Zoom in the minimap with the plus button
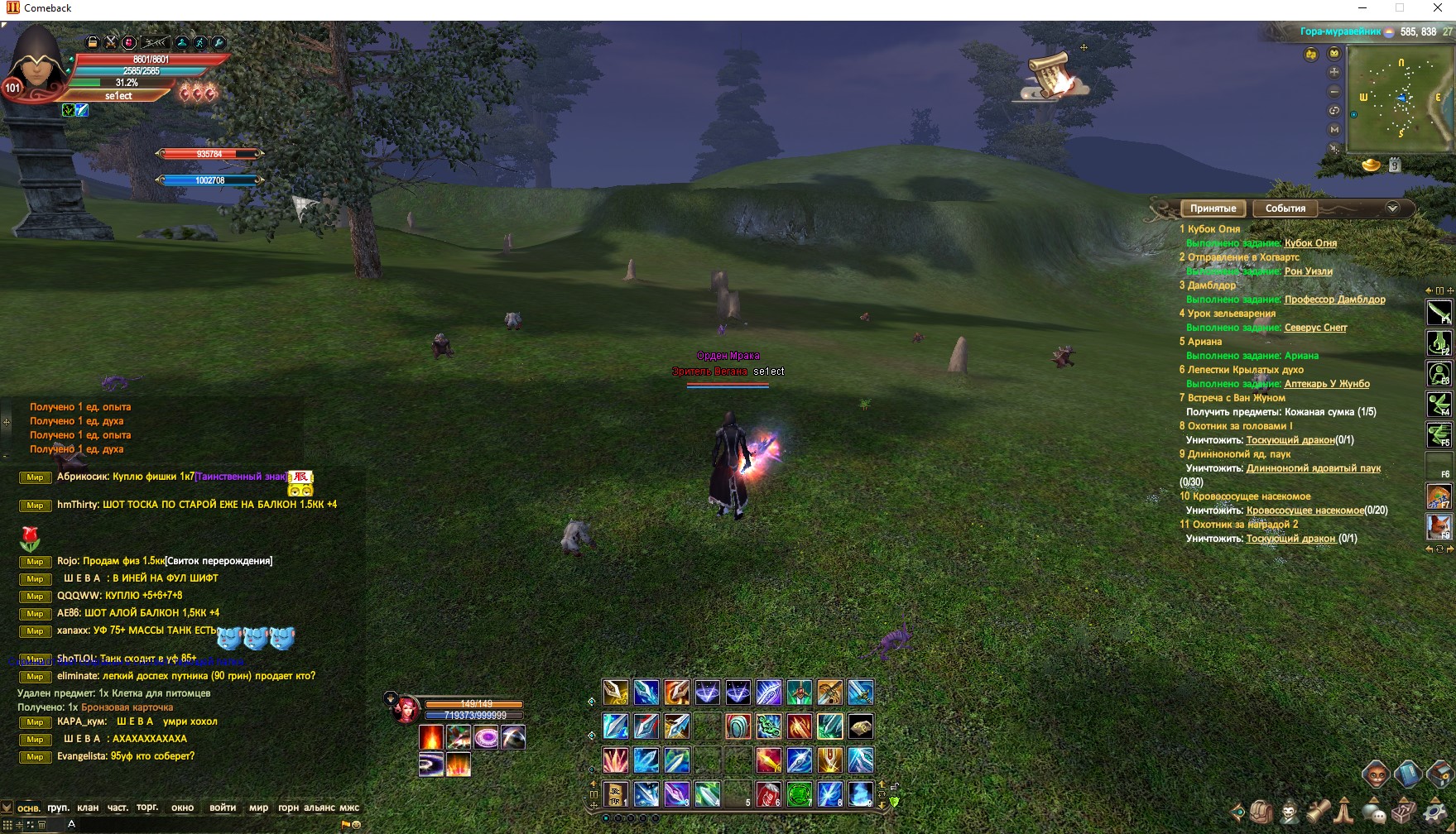 pyautogui.click(x=1334, y=72)
